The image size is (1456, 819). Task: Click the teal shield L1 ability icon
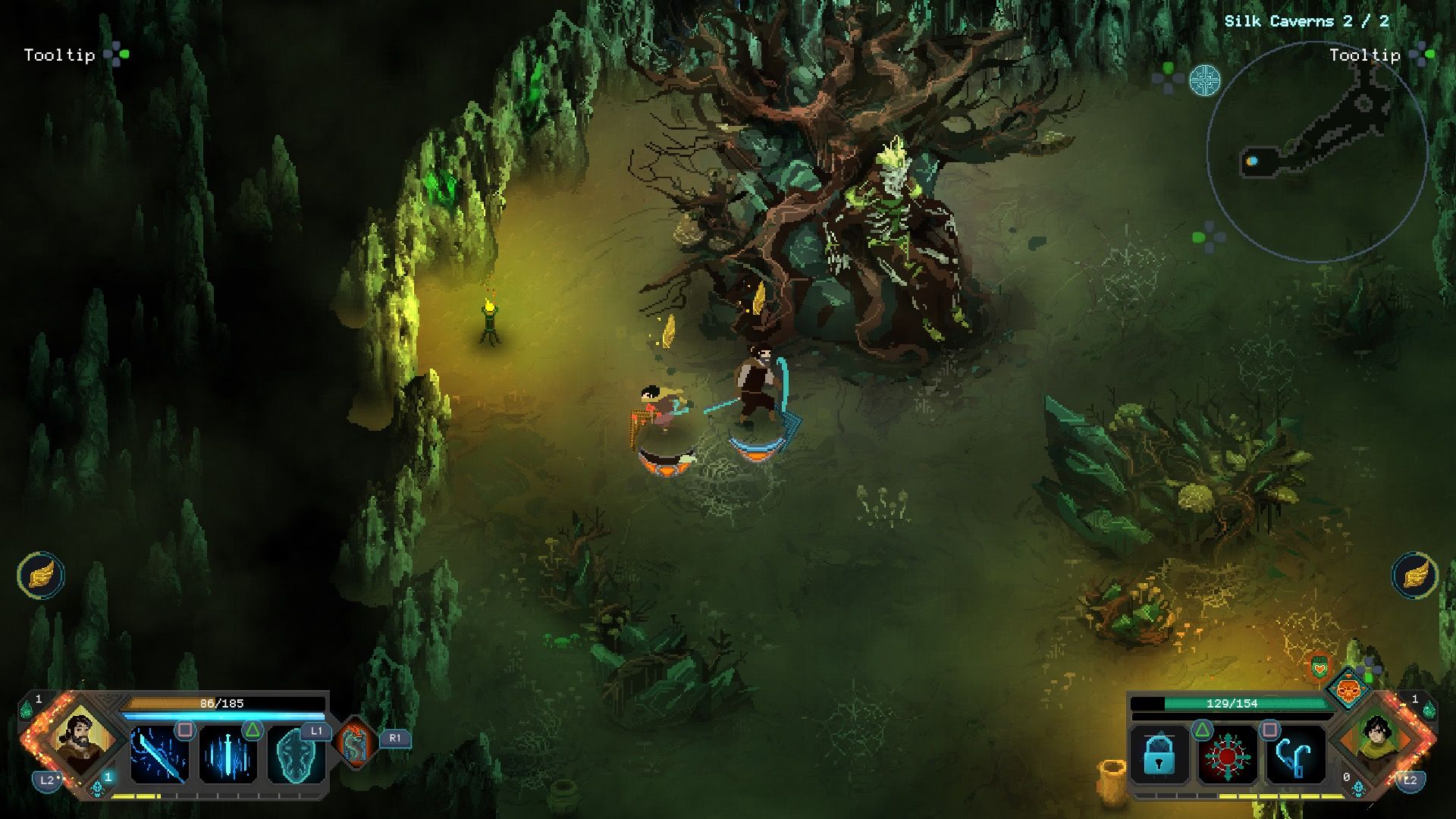298,756
